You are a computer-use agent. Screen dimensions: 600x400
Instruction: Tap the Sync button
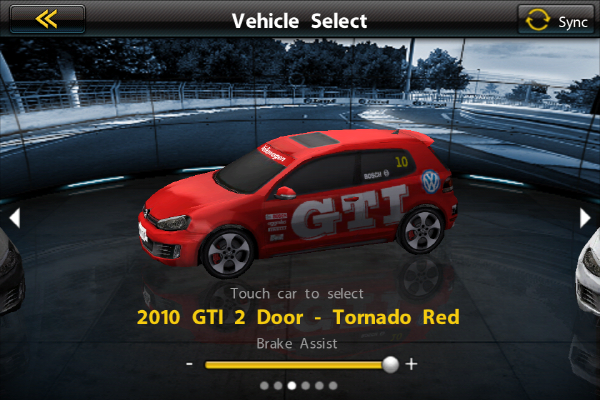pos(555,20)
